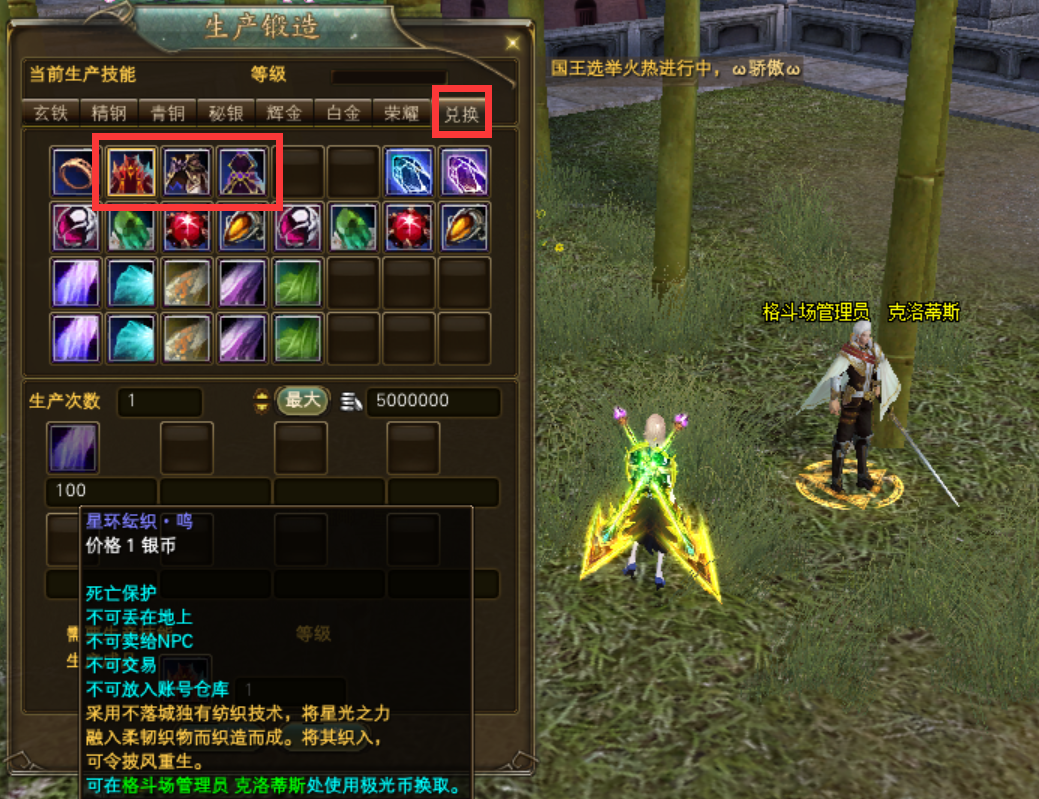Switch to the 玄铁 tab
Viewport: 1039px width, 799px height.
point(50,113)
